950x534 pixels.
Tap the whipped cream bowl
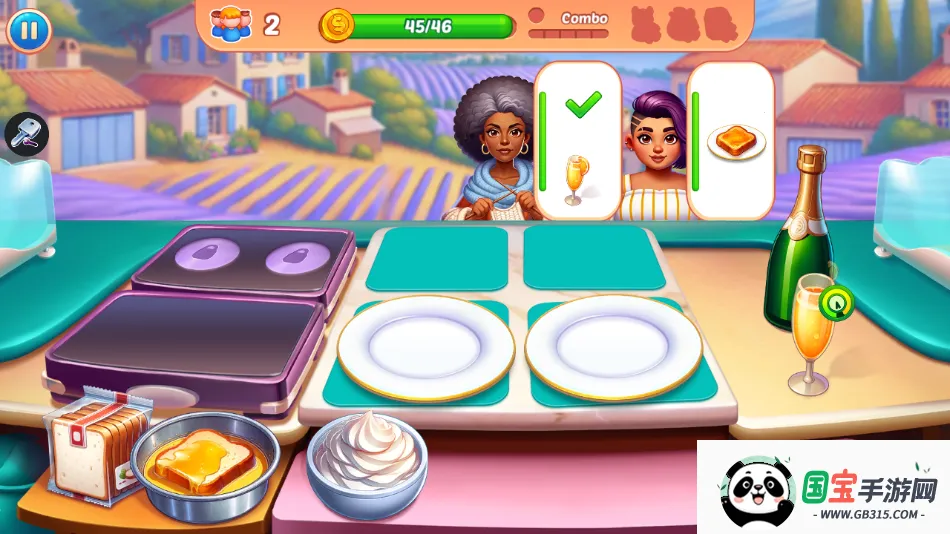point(367,464)
